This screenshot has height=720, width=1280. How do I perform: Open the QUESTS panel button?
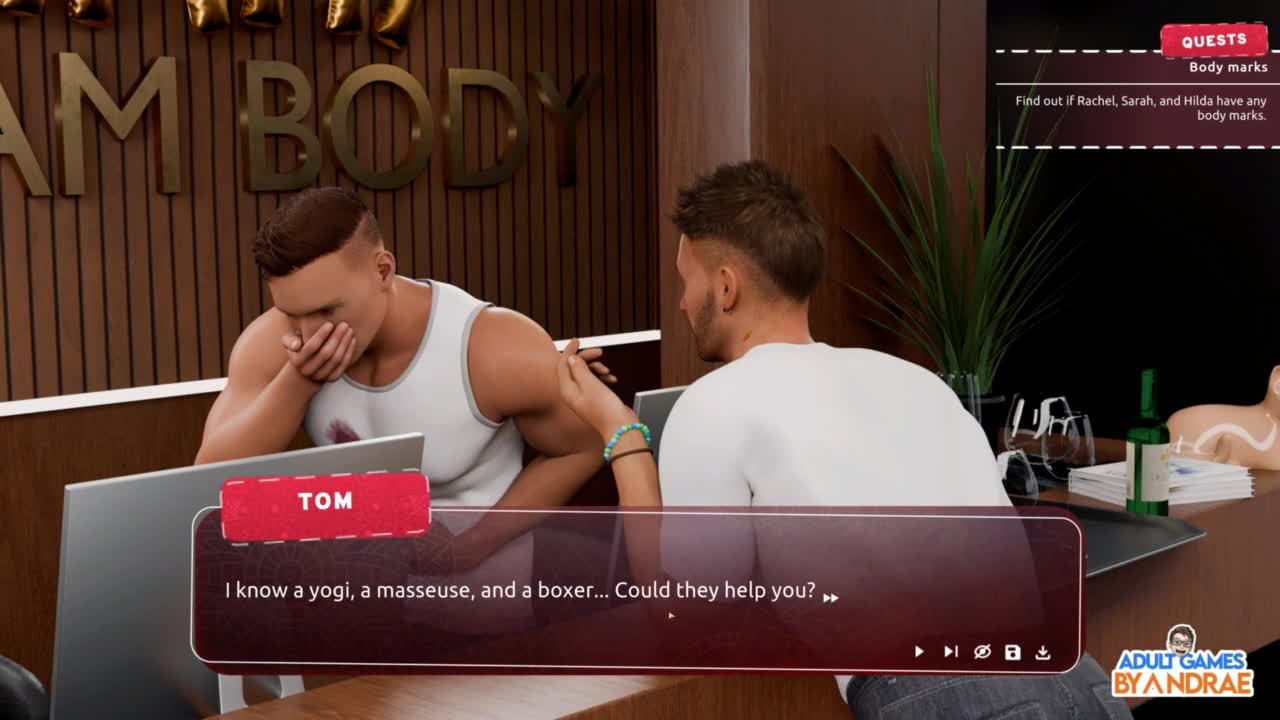click(x=1213, y=41)
